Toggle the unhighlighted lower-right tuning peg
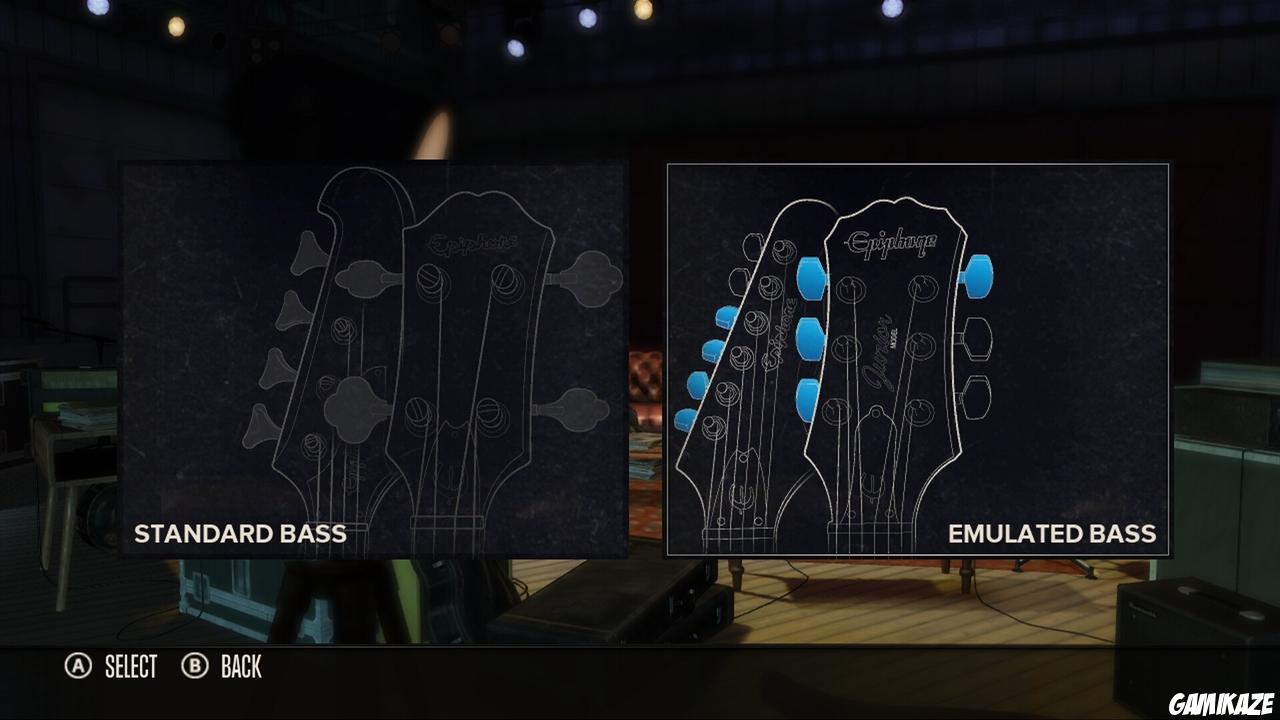Screen dimensions: 1280x720 978,395
